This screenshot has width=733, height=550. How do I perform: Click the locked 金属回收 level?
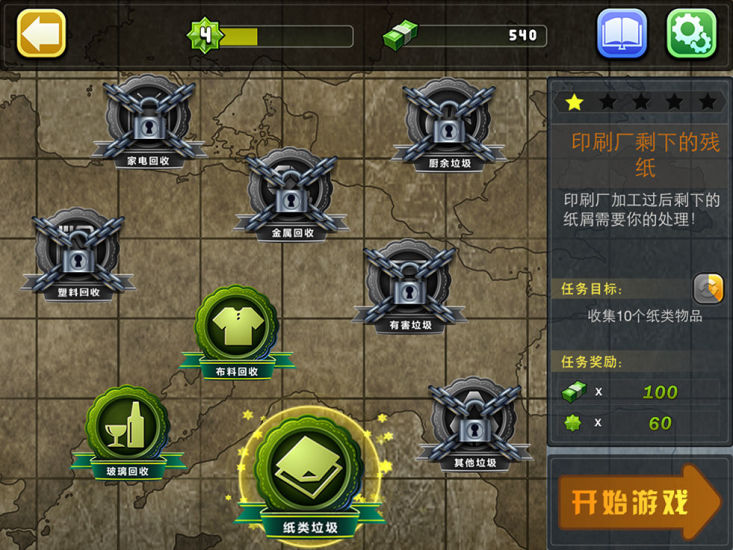click(x=291, y=194)
